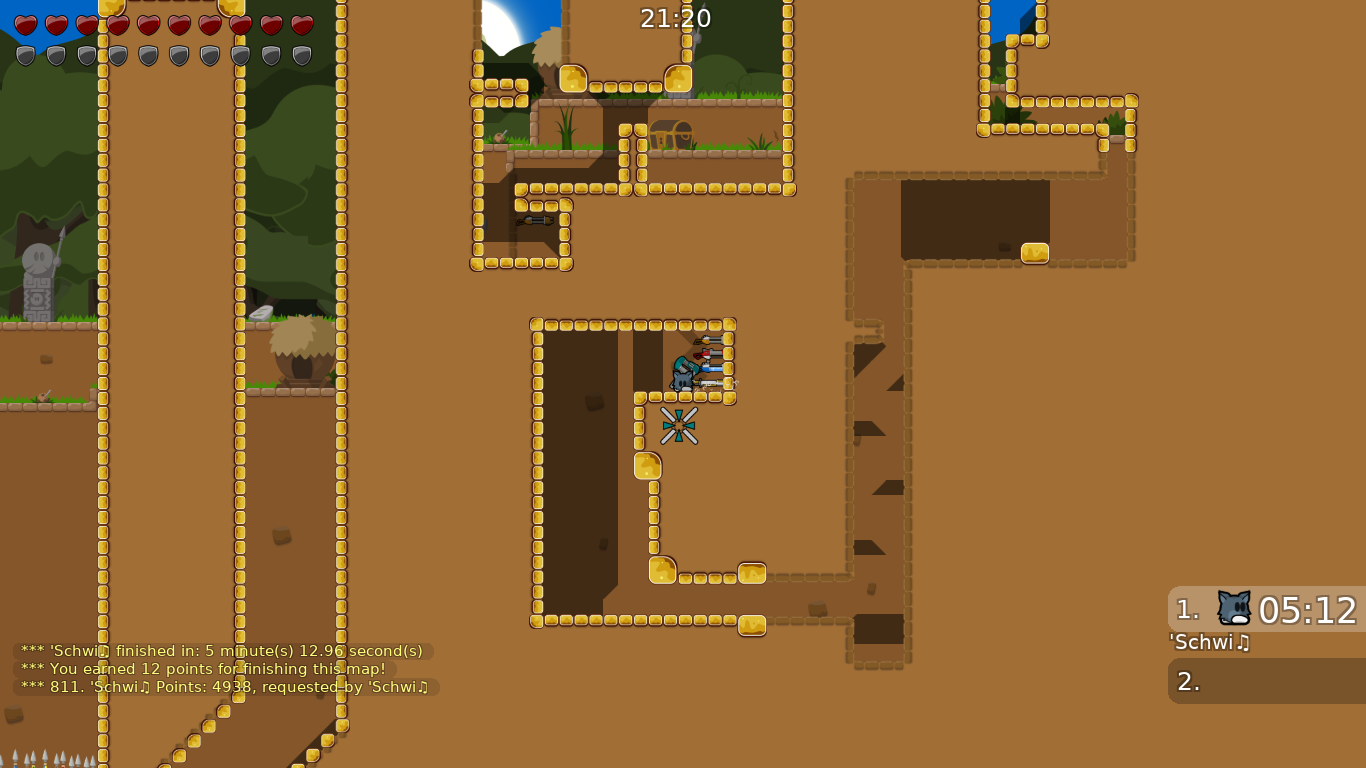
Task: Click the red grenade launcher pickup
Action: coord(708,354)
